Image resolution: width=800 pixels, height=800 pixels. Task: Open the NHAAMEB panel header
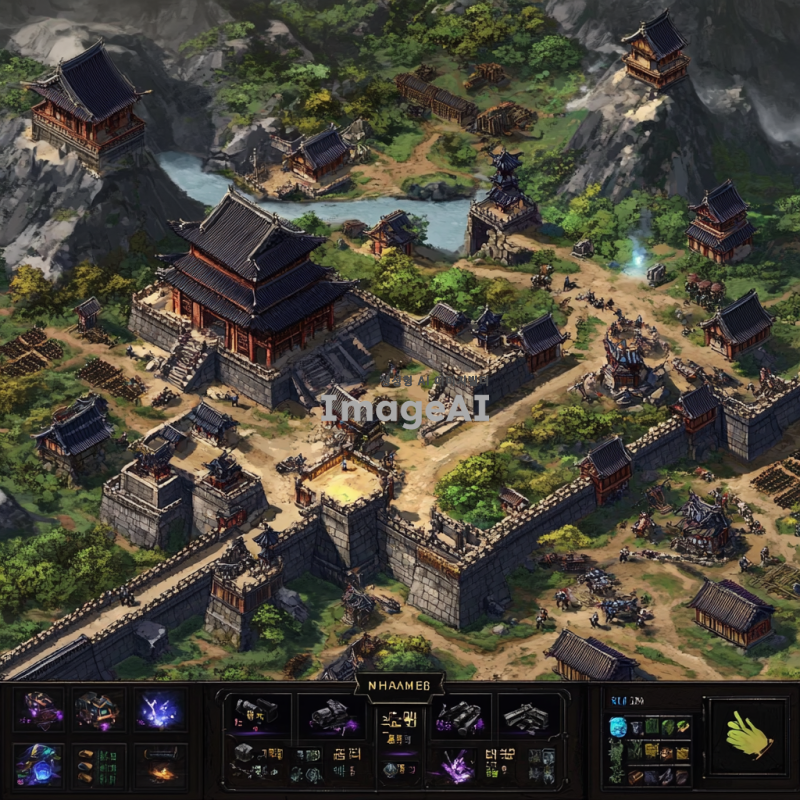399,686
